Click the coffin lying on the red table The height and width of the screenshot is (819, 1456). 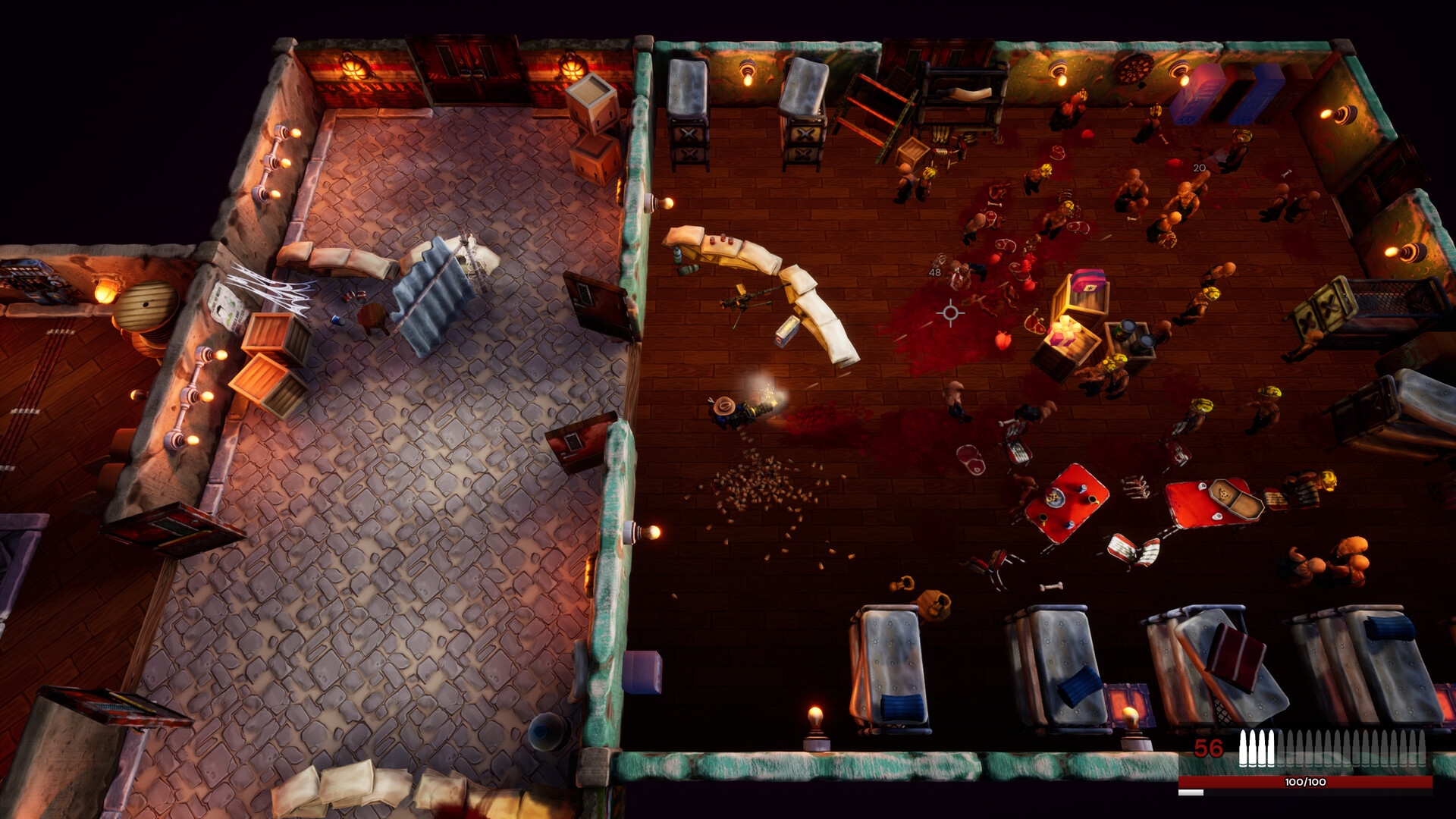click(1238, 499)
